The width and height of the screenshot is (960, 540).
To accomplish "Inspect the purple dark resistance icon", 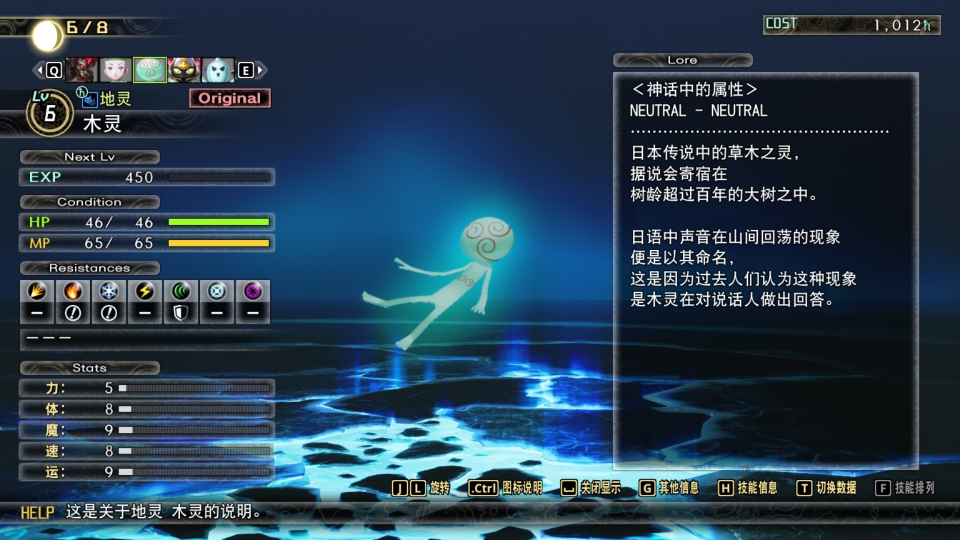I will pos(253,291).
